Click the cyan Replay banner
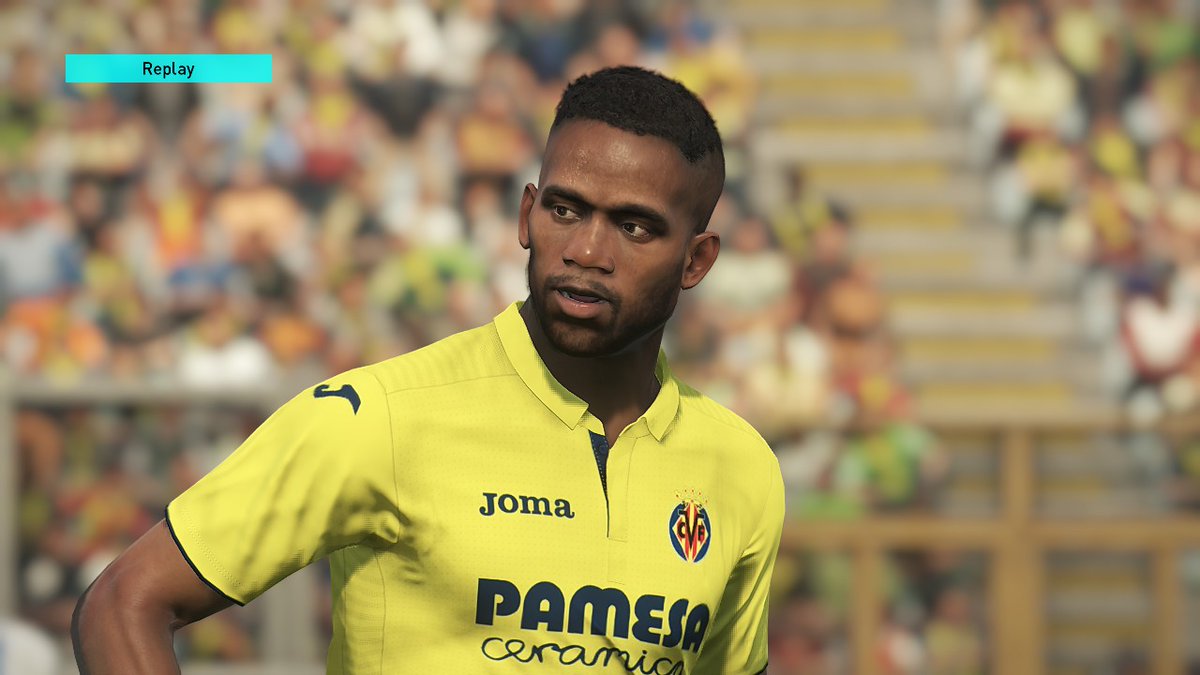The image size is (1200, 675). click(168, 68)
